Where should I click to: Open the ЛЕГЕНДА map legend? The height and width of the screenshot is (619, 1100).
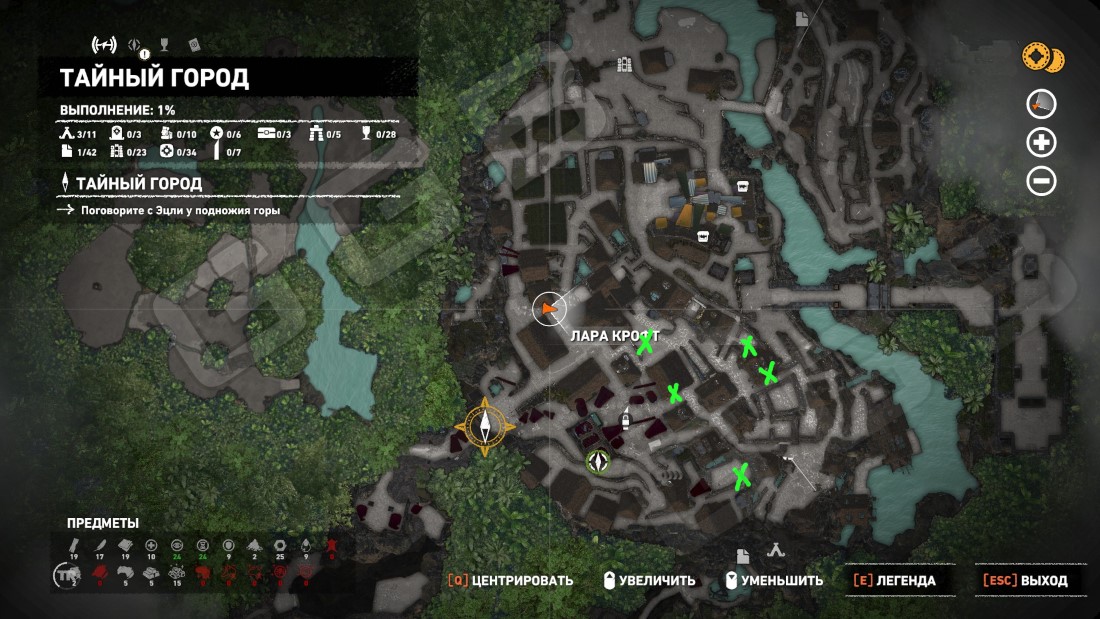pos(895,580)
